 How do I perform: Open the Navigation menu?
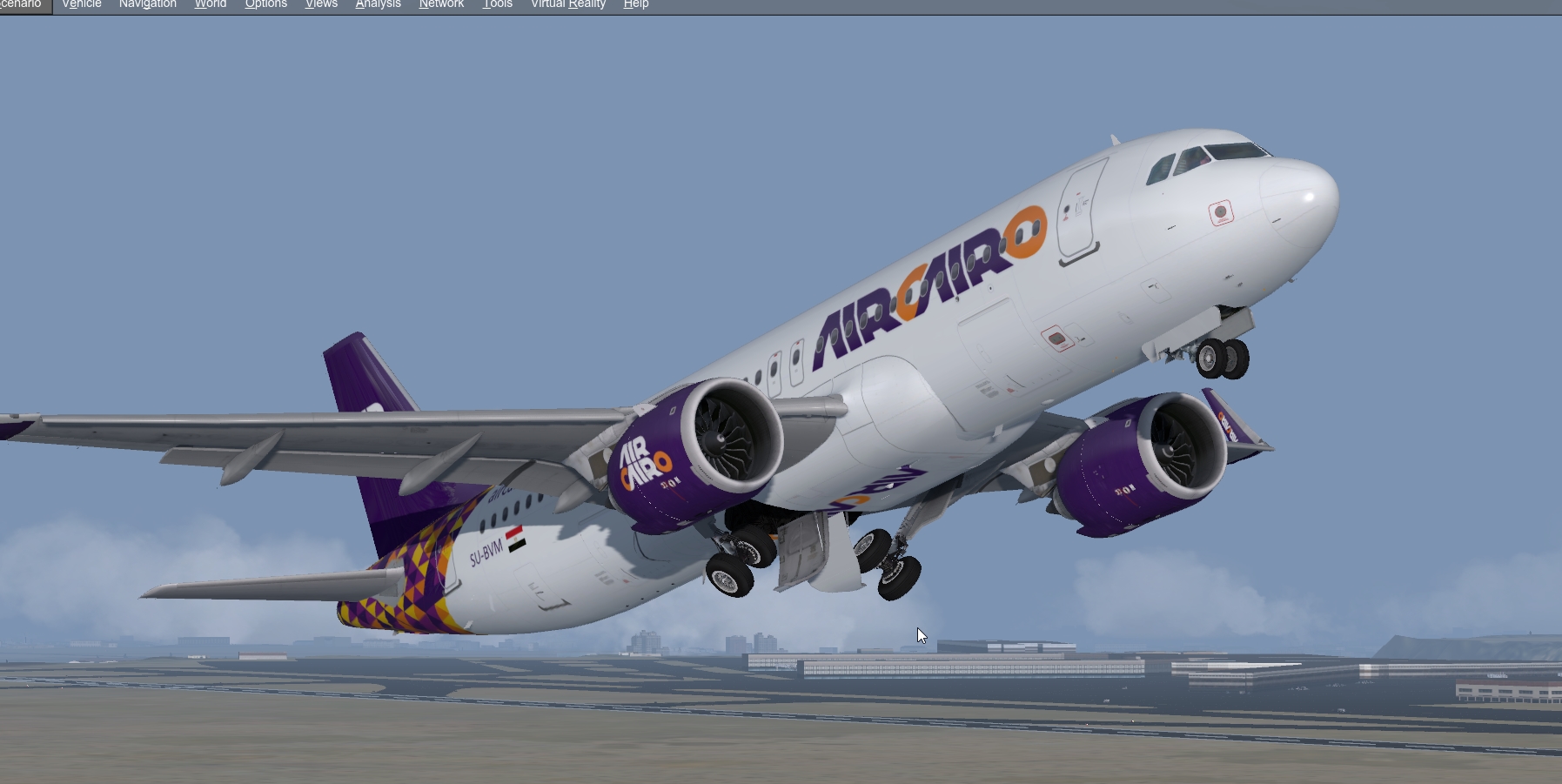coord(147,4)
